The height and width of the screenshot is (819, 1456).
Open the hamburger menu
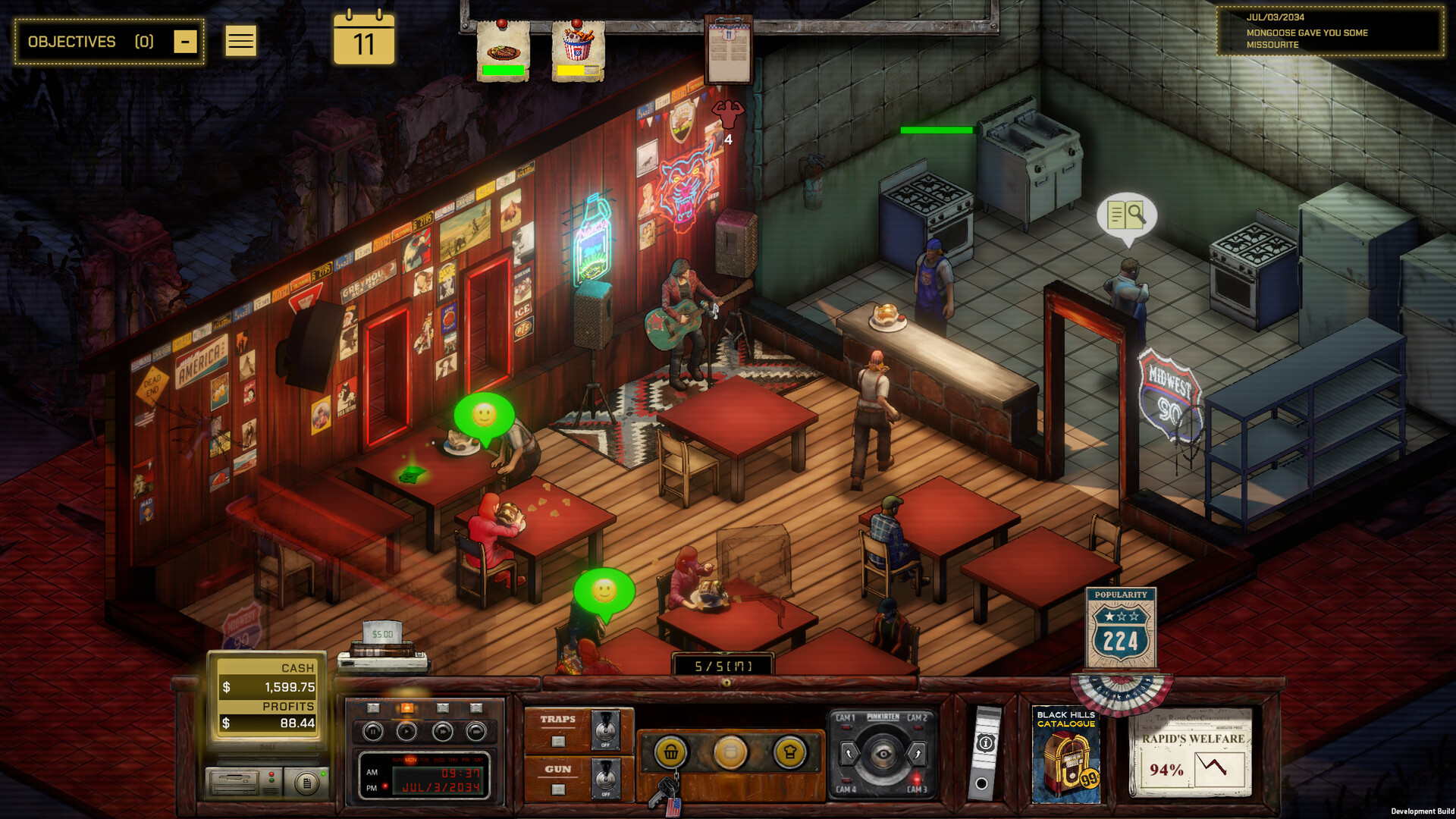[240, 41]
